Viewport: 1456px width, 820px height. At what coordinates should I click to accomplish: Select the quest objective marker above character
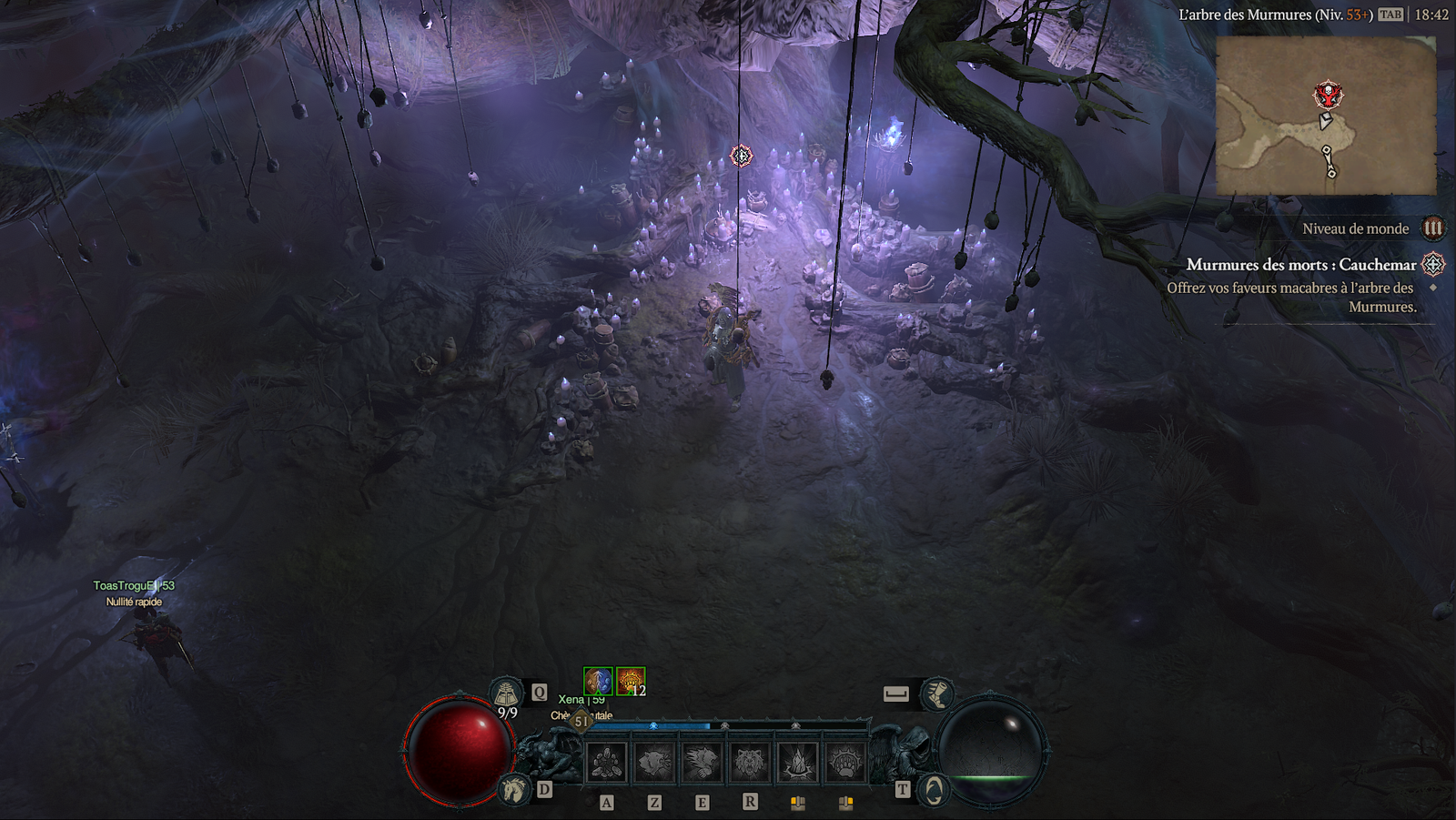click(x=742, y=156)
